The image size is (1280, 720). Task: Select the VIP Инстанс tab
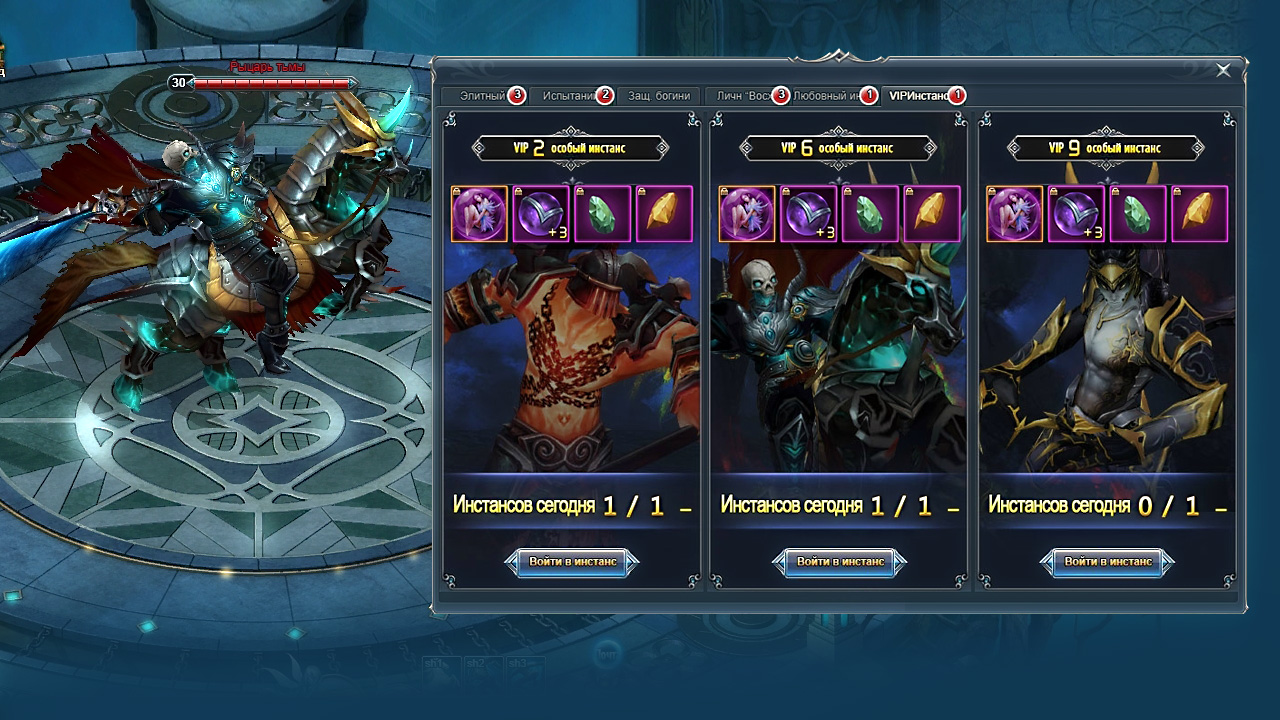[918, 96]
